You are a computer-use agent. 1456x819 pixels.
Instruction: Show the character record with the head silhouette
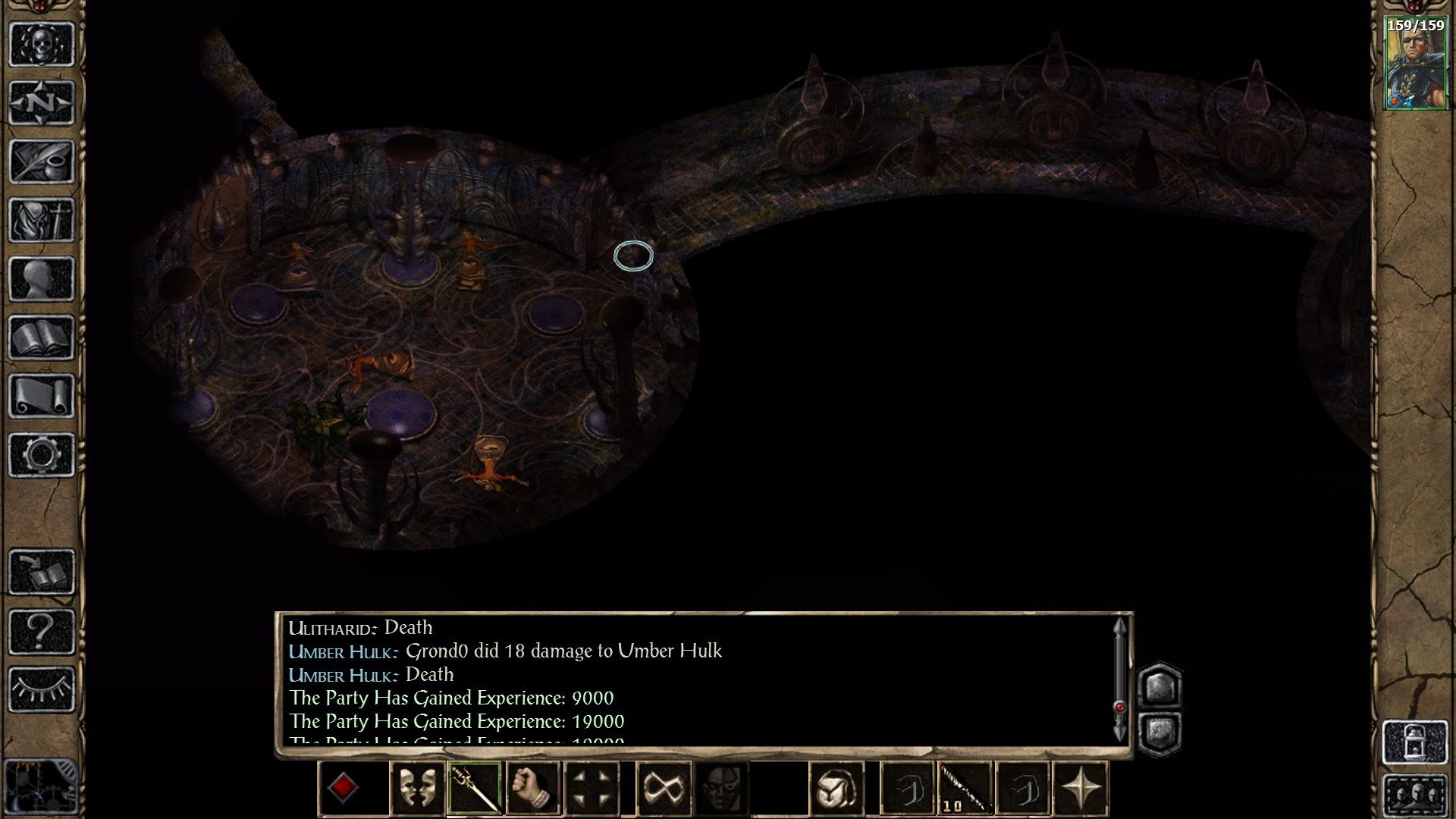tap(42, 279)
